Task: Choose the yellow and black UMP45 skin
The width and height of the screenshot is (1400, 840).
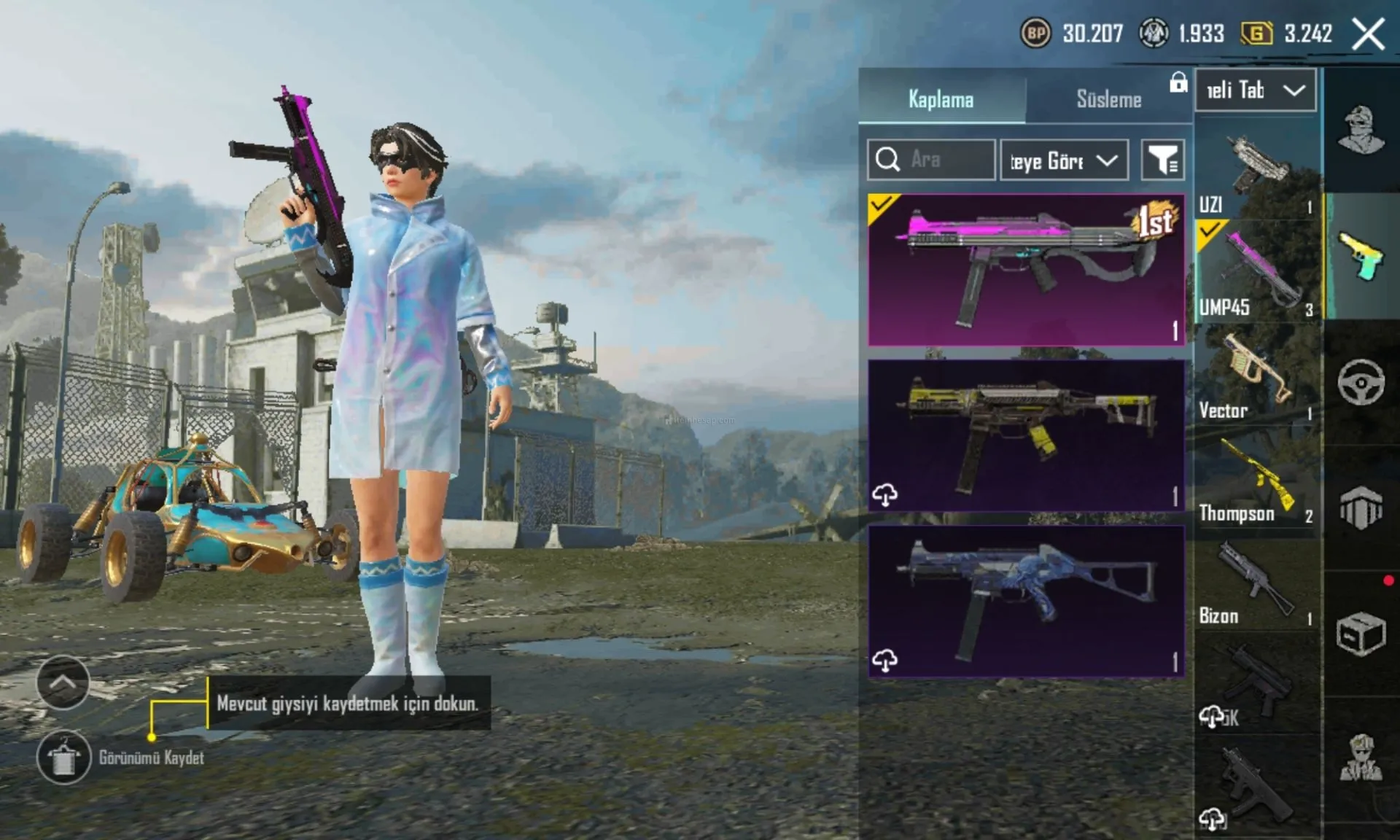Action: [x=1026, y=435]
